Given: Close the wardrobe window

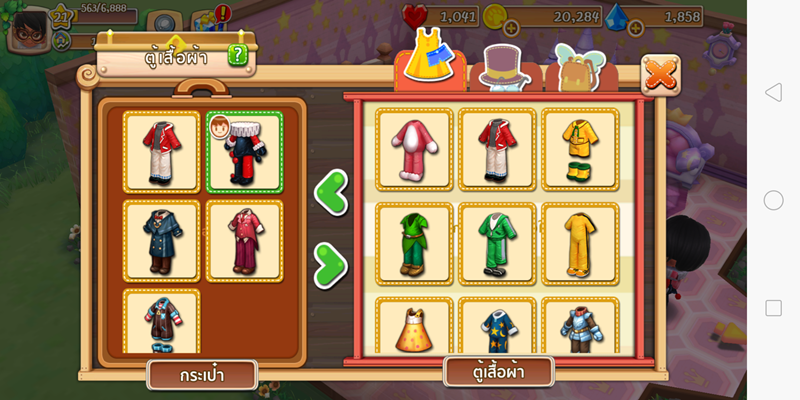Looking at the screenshot, I should point(660,73).
